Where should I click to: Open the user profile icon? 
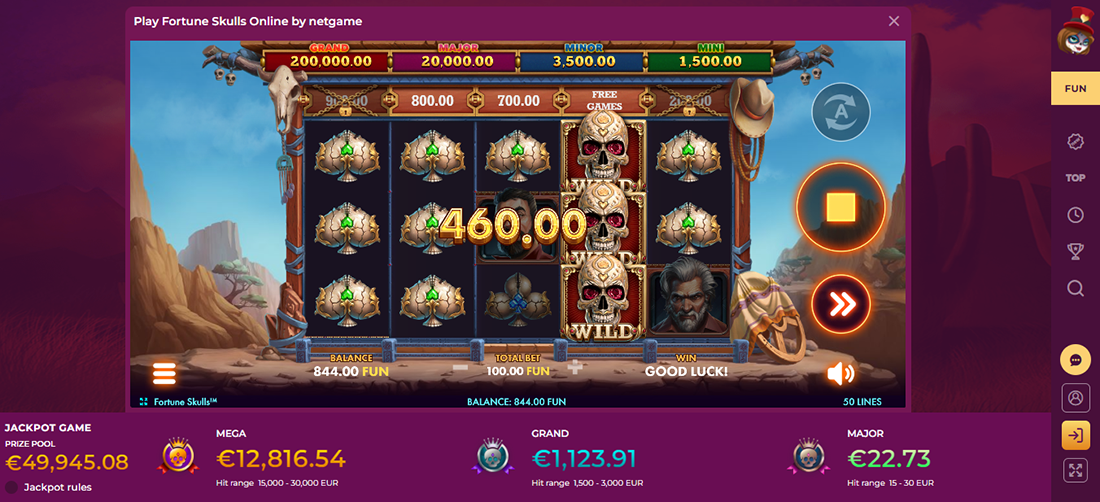[1075, 398]
